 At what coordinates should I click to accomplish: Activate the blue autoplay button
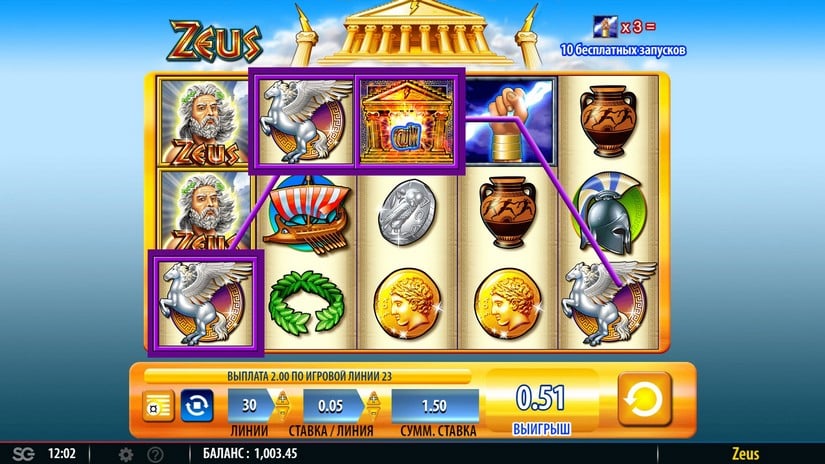197,407
